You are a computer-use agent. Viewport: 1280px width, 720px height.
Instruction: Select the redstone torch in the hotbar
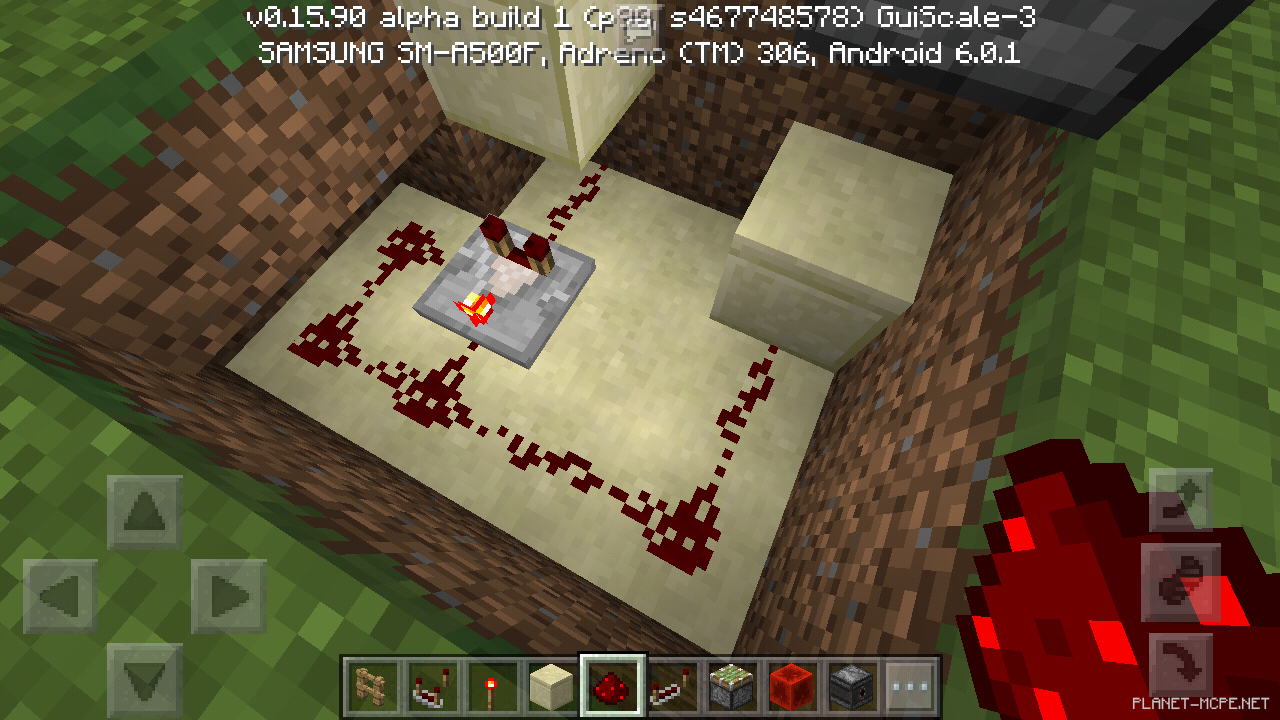[490, 687]
